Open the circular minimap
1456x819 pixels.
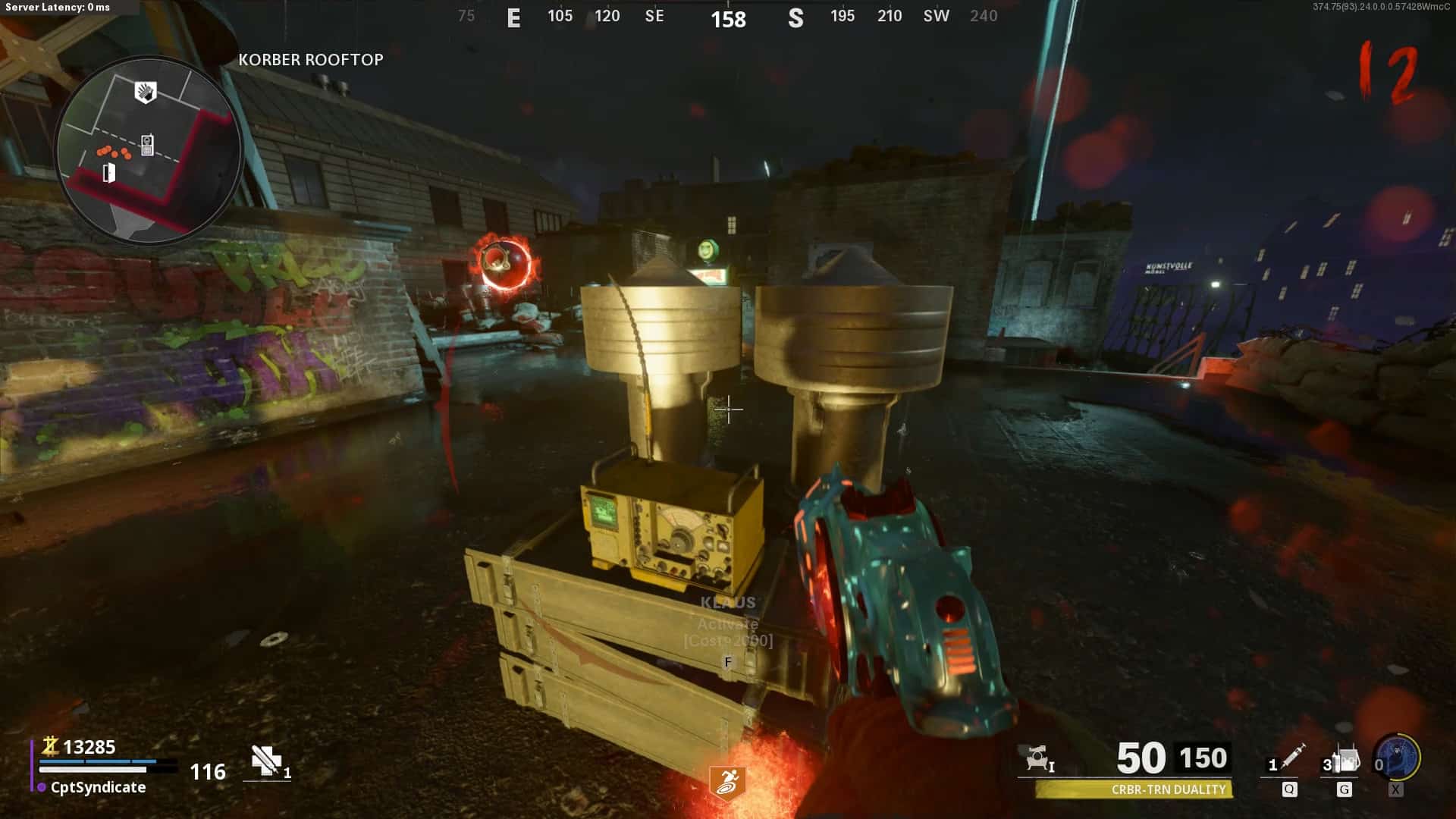pyautogui.click(x=149, y=149)
